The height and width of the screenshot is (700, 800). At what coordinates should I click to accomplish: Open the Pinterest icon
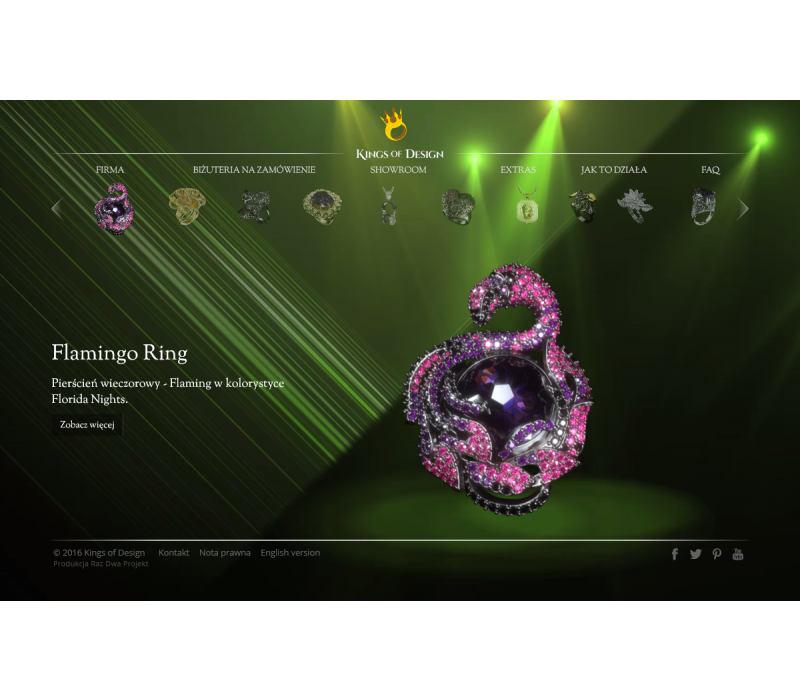point(717,554)
